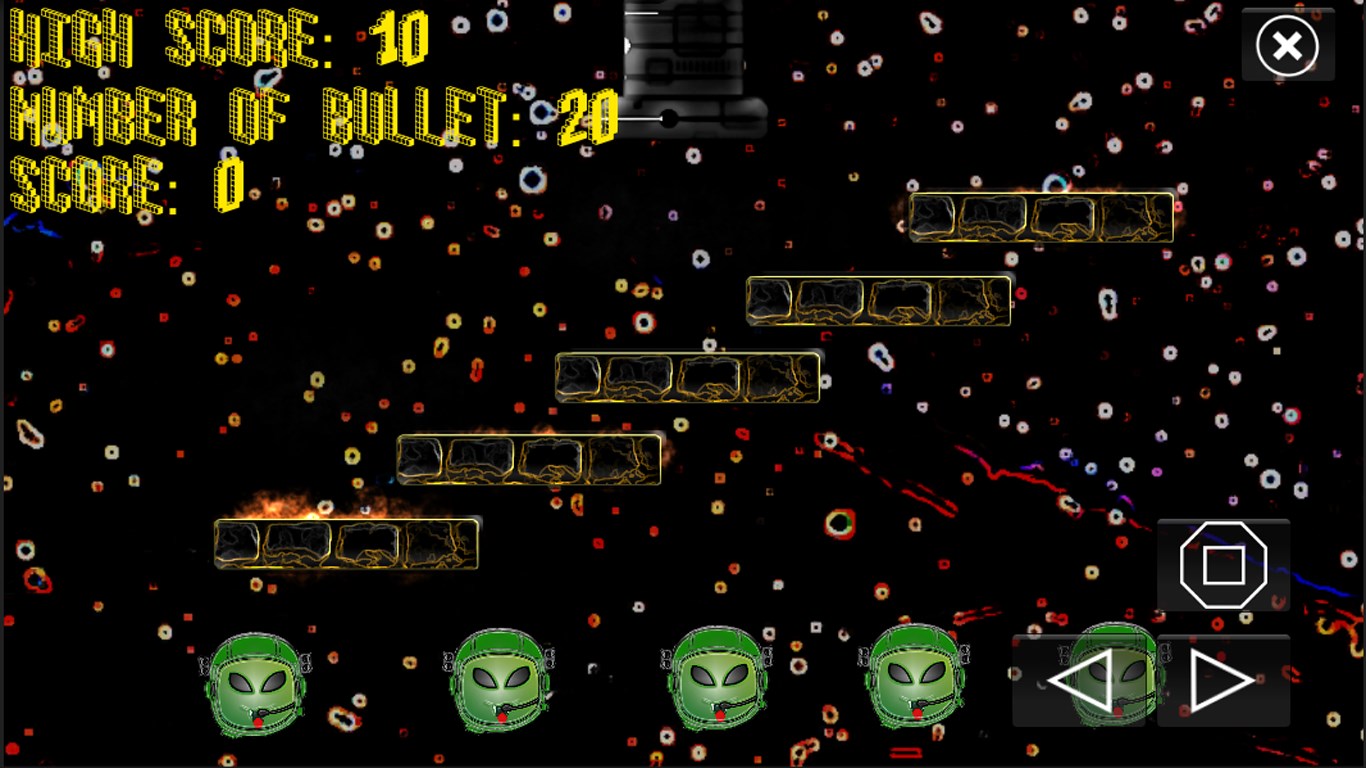1366x768 pixels.
Task: Move left with the left arrow button
Action: [x=1082, y=681]
